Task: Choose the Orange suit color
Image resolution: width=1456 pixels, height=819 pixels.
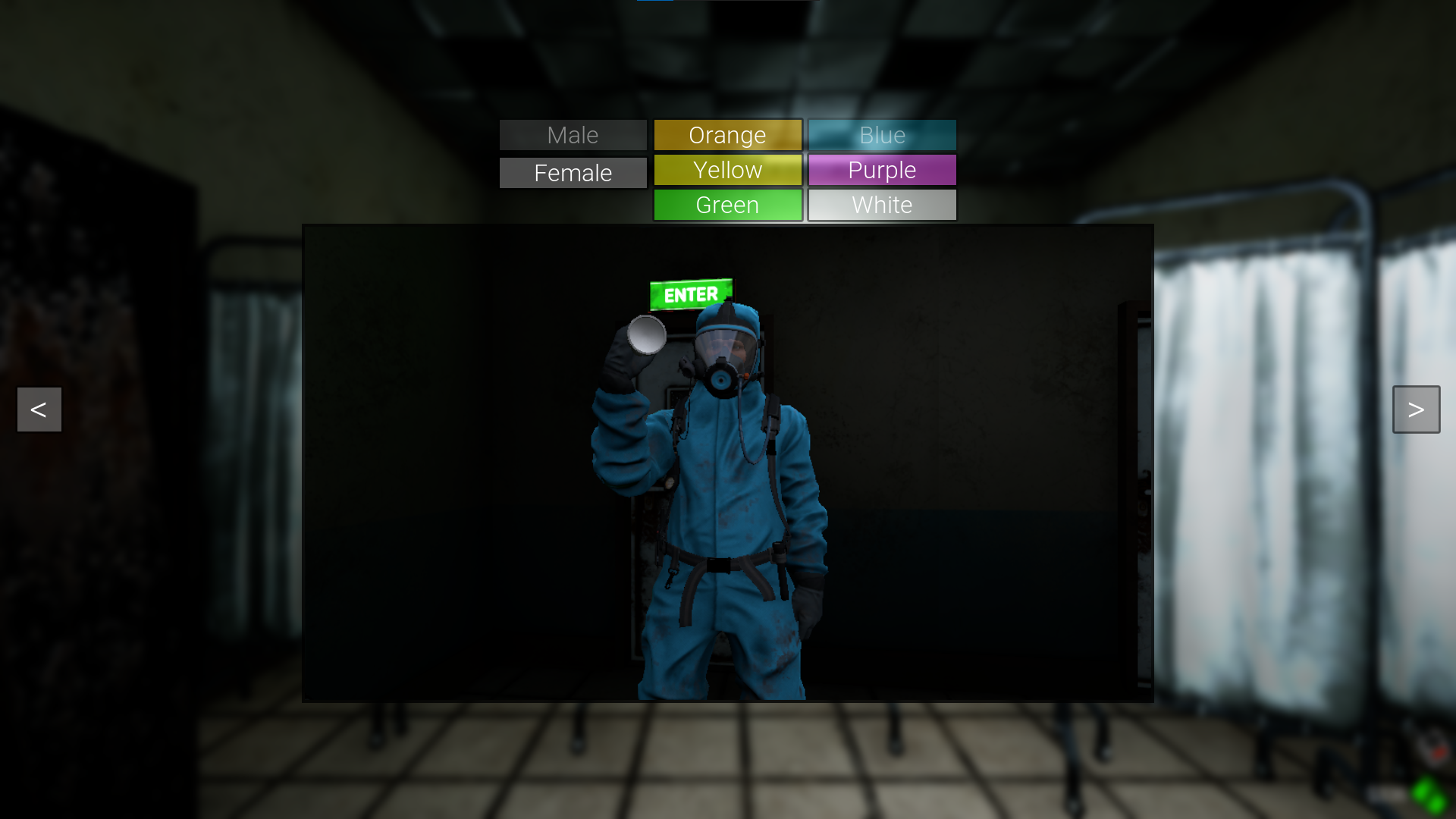Action: coord(727,135)
